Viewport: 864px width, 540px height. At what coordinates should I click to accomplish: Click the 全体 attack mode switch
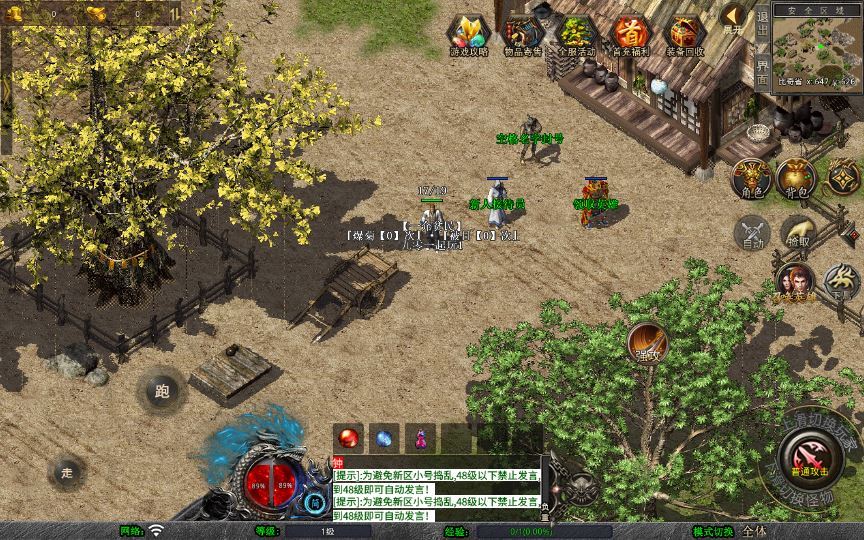pos(755,531)
